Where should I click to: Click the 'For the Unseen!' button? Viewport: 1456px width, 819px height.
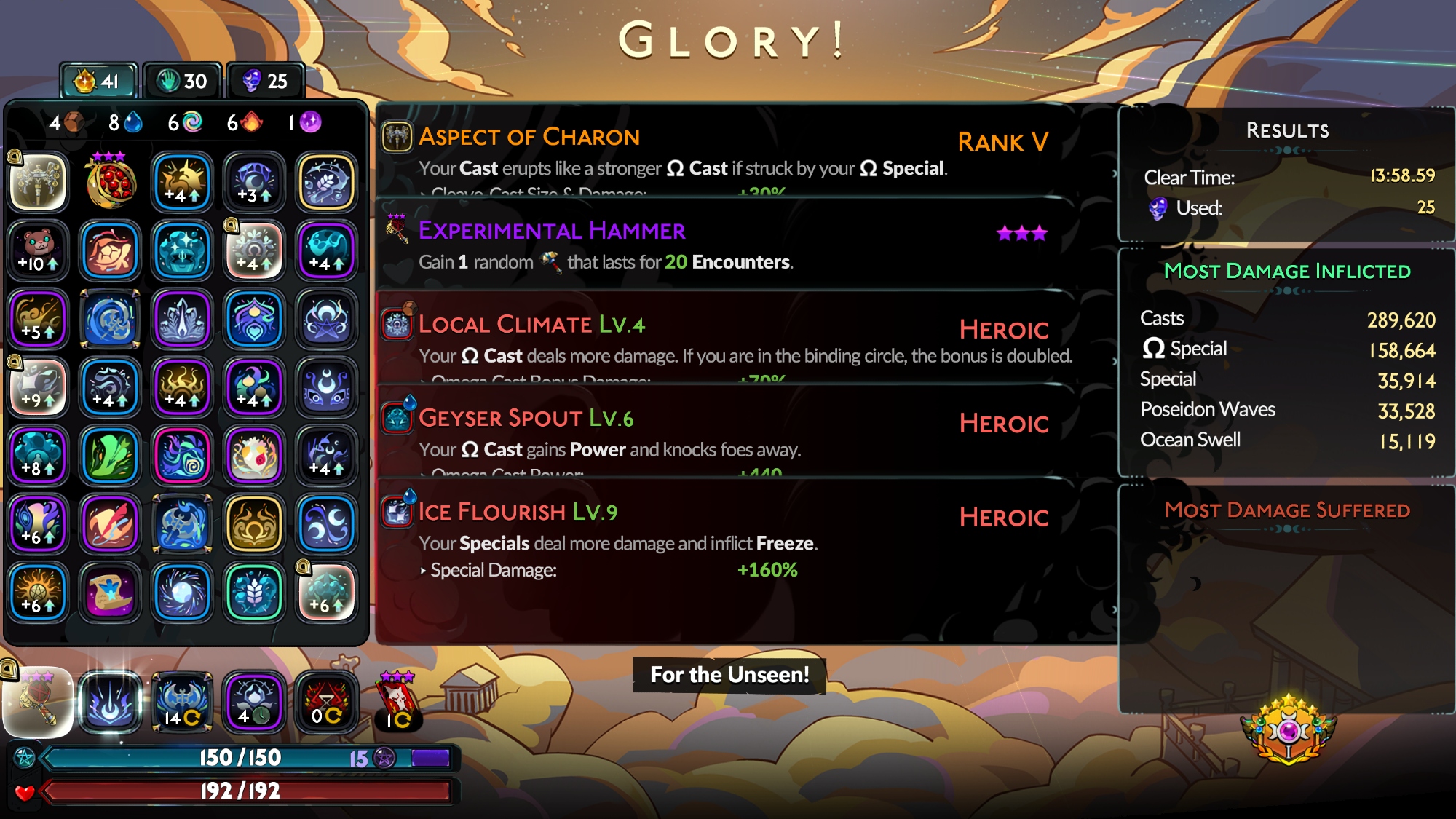click(729, 675)
